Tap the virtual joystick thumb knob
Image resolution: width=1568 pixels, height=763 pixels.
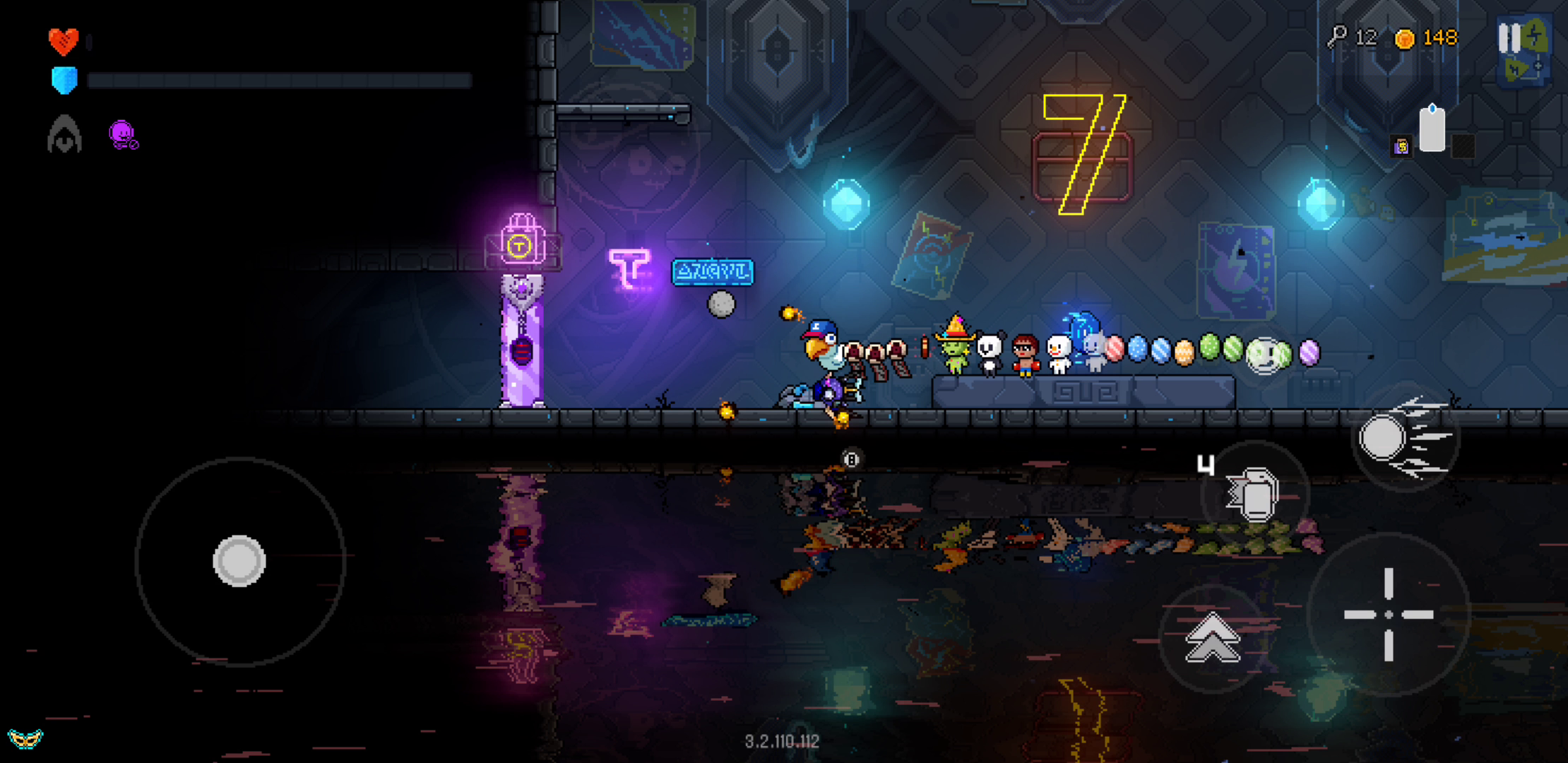point(239,561)
